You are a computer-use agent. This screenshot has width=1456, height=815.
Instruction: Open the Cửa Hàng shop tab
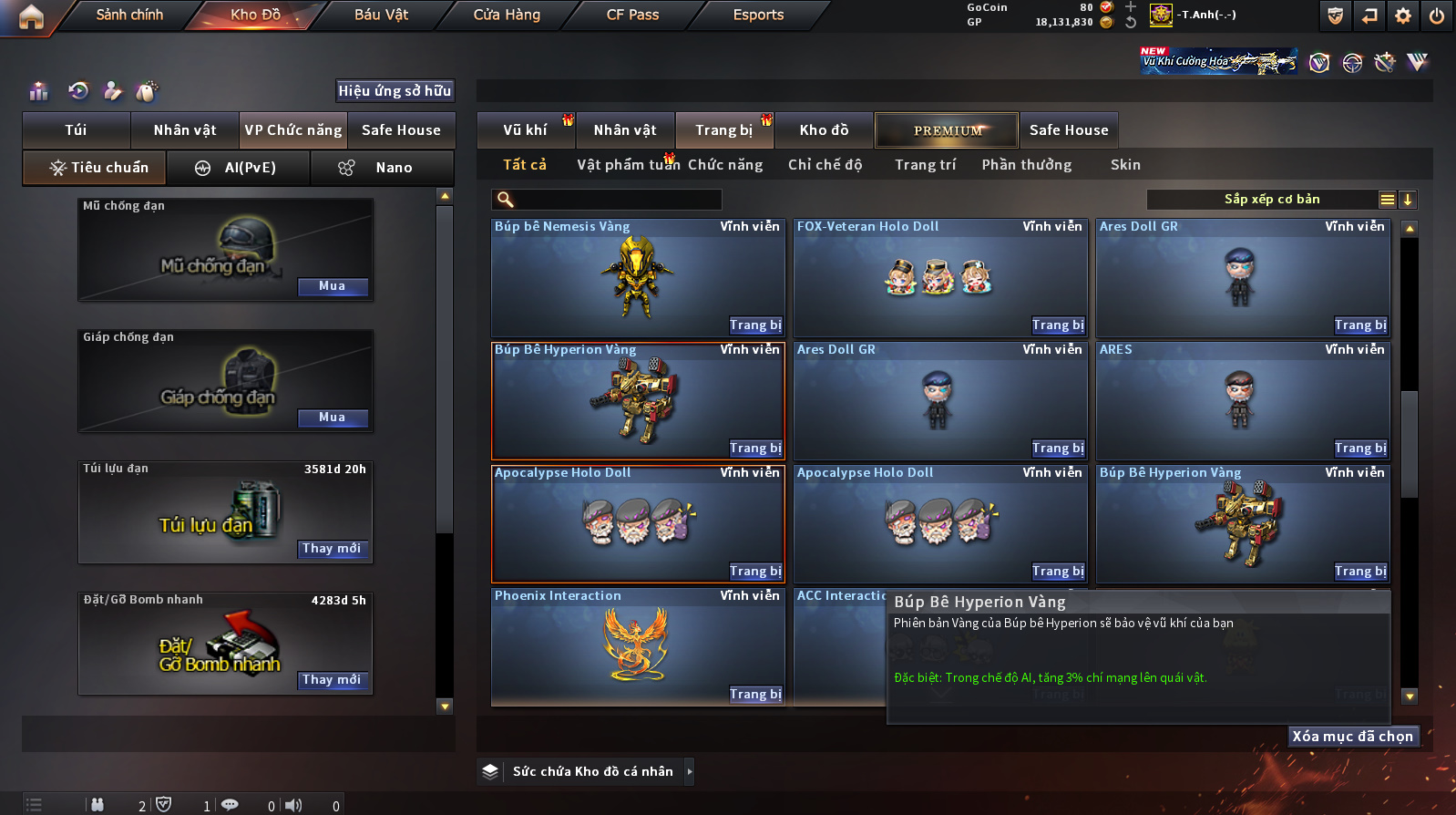pos(507,15)
